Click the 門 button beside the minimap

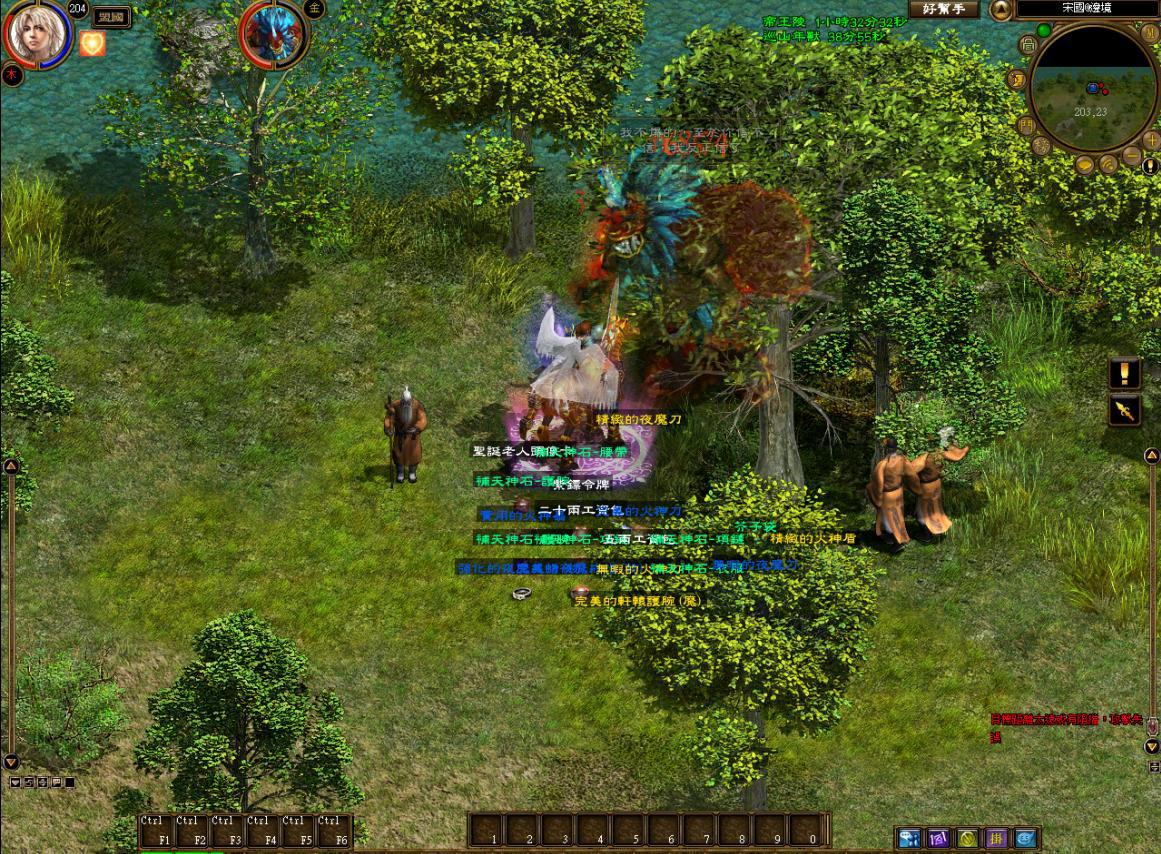(1025, 126)
